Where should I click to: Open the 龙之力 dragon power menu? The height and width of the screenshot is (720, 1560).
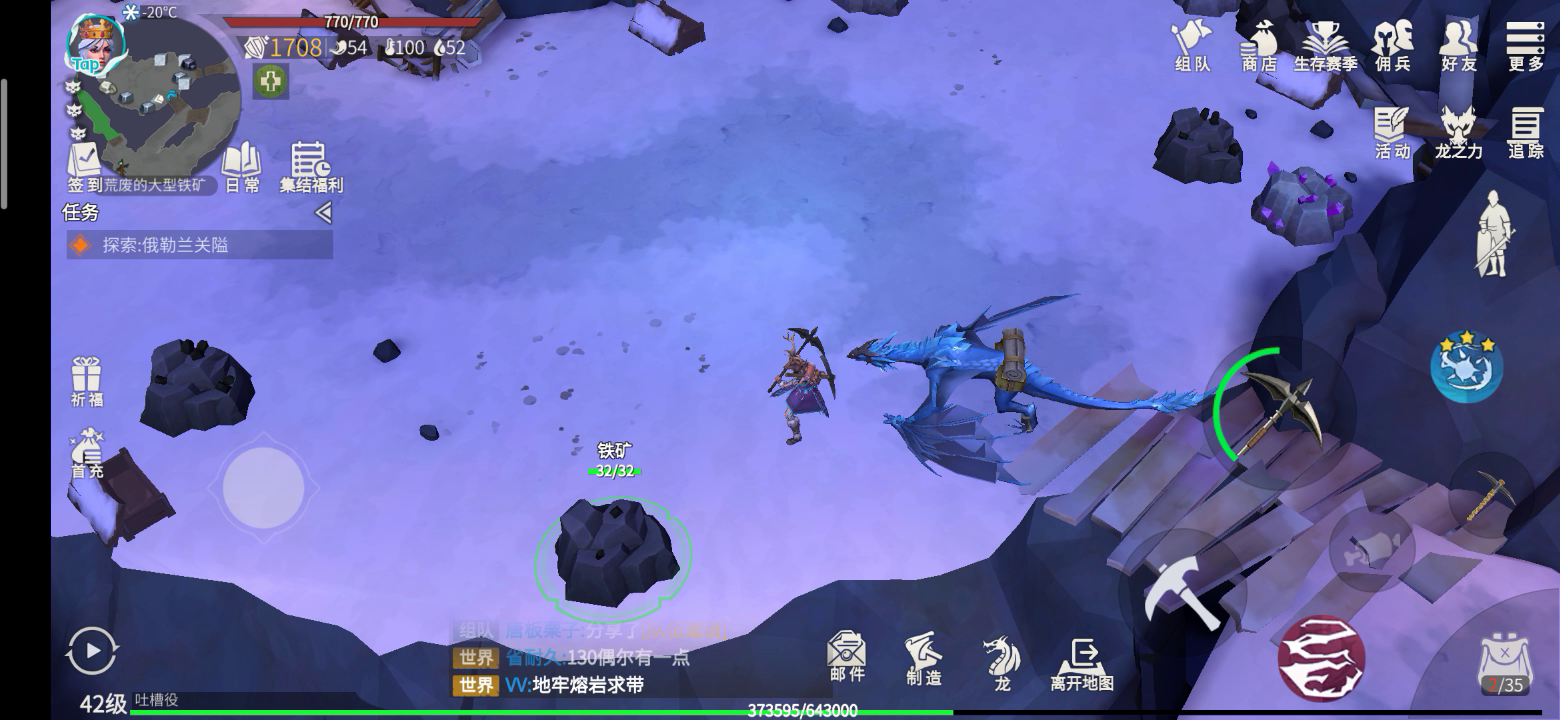click(x=1458, y=133)
